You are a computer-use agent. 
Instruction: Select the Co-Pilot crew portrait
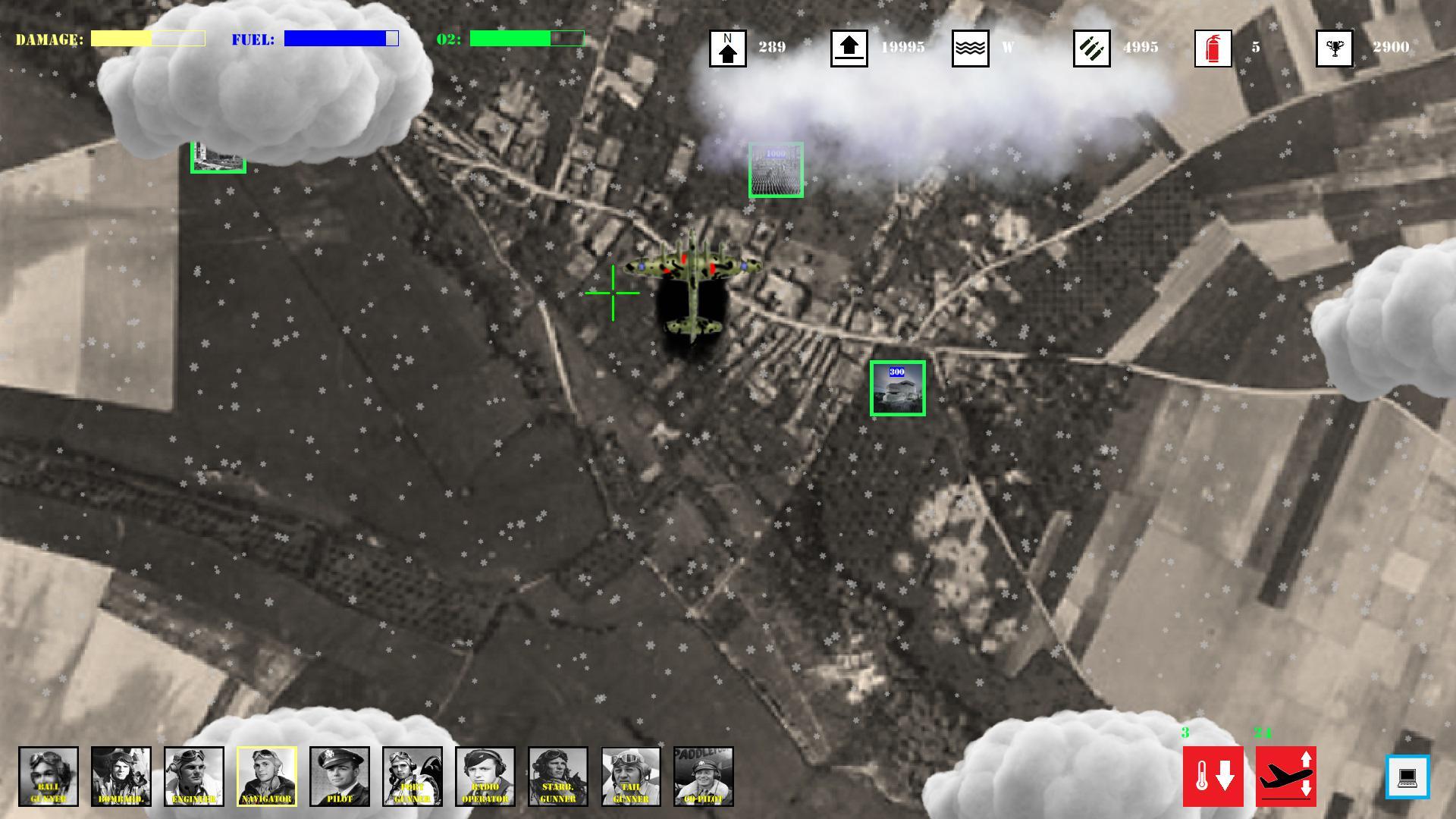[x=703, y=777]
